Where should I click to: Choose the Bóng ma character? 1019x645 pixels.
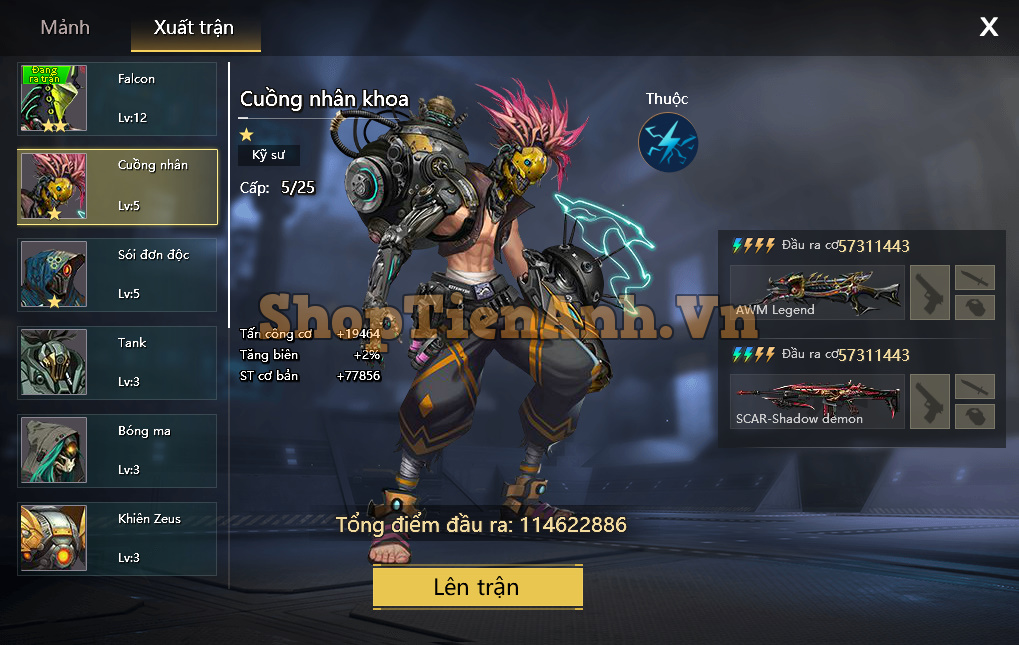[x=118, y=450]
